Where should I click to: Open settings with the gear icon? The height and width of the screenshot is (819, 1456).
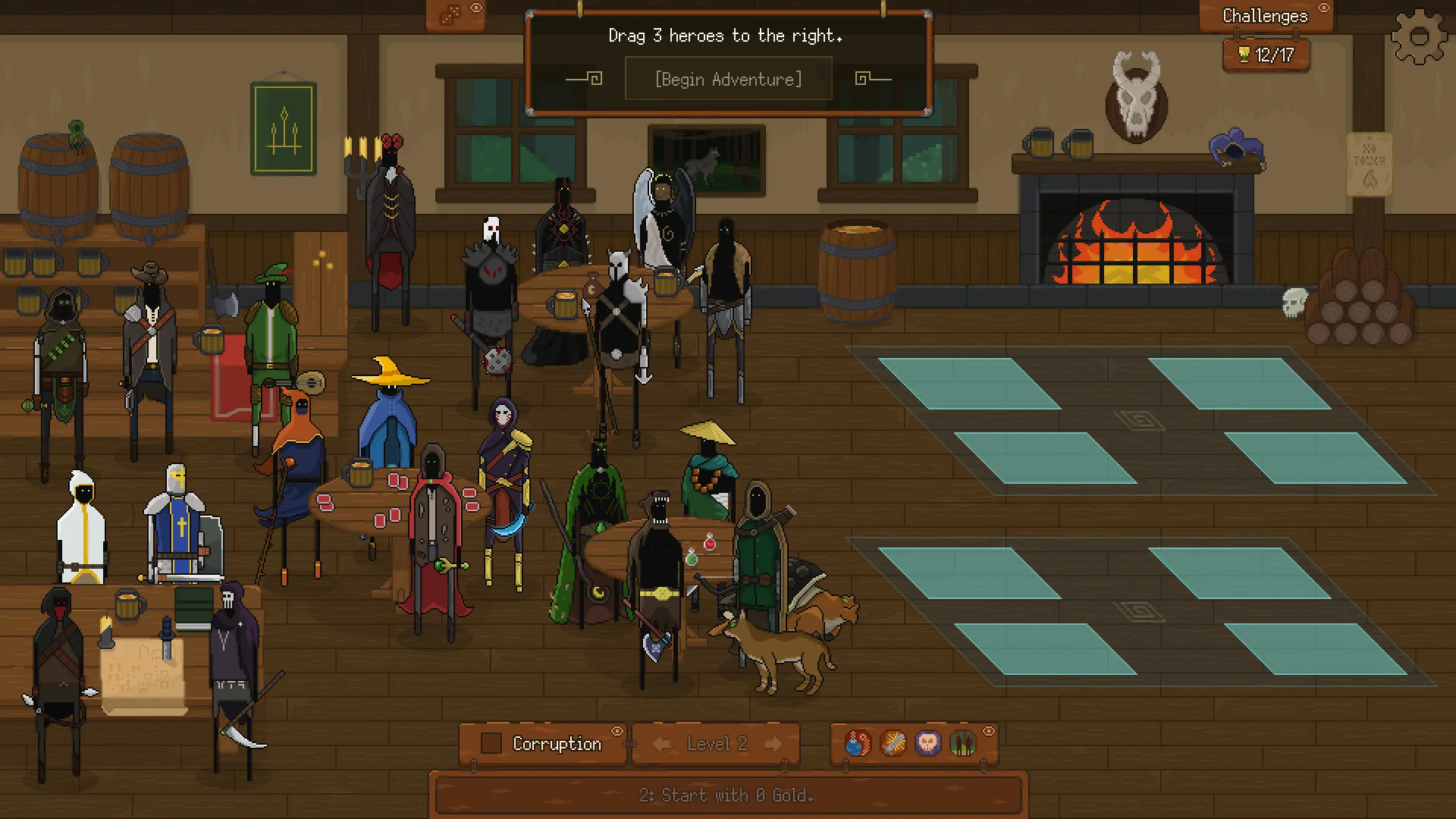point(1419,36)
